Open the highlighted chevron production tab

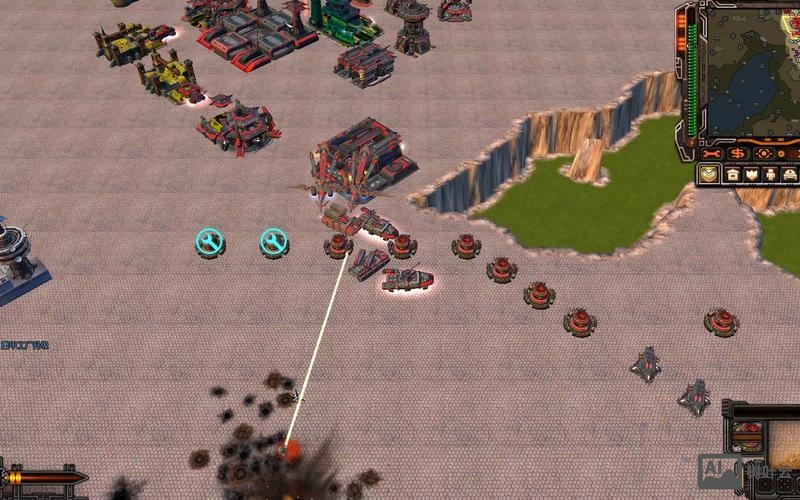click(x=709, y=174)
